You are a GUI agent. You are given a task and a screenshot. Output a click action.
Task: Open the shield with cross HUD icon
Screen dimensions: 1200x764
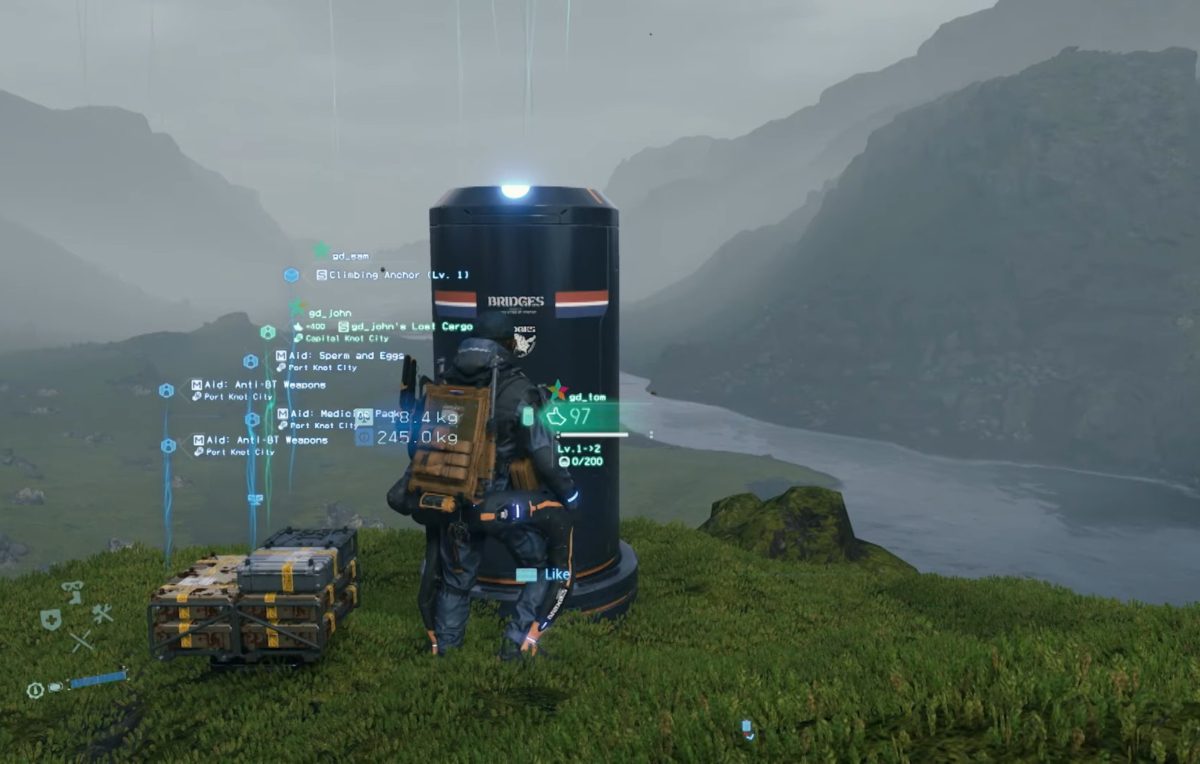click(50, 619)
